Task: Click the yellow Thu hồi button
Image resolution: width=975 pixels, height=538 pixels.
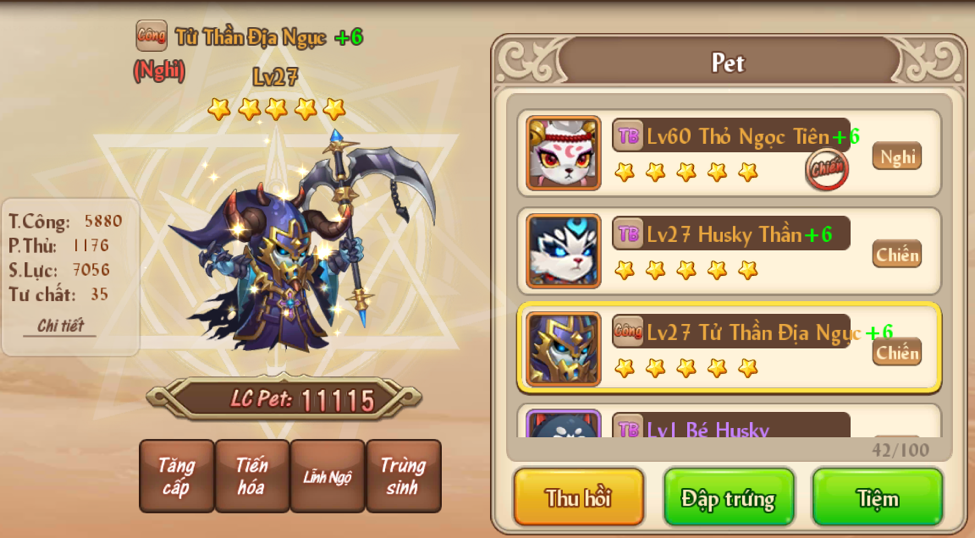Action: 578,497
